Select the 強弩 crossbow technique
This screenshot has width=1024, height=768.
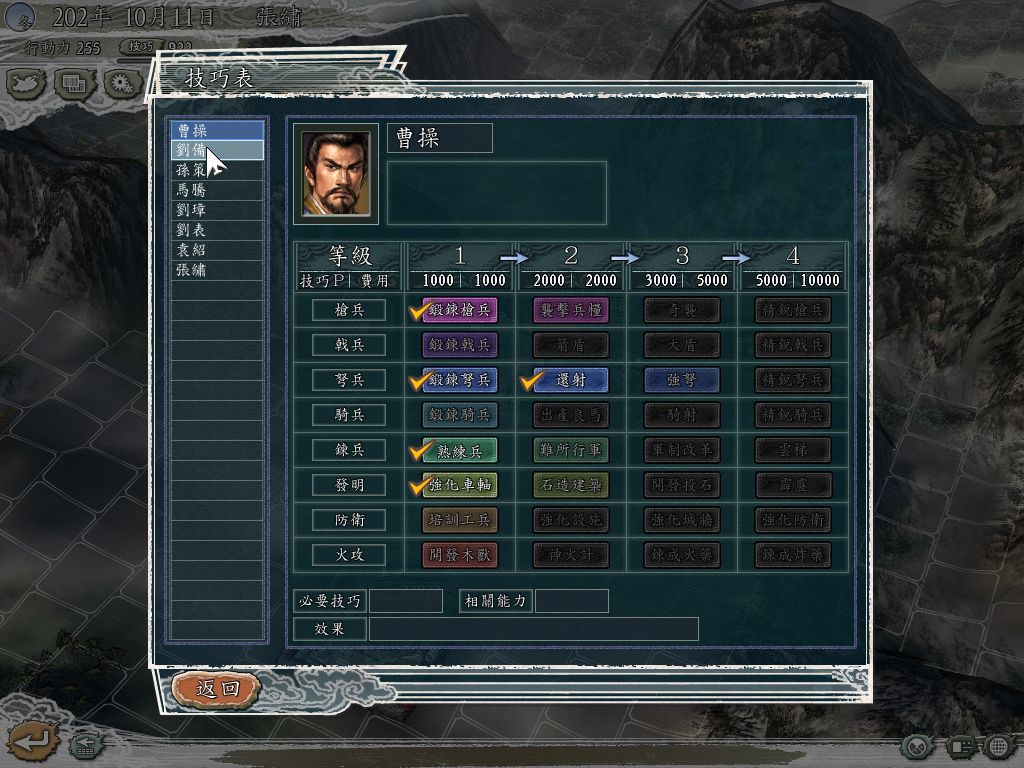tap(680, 381)
